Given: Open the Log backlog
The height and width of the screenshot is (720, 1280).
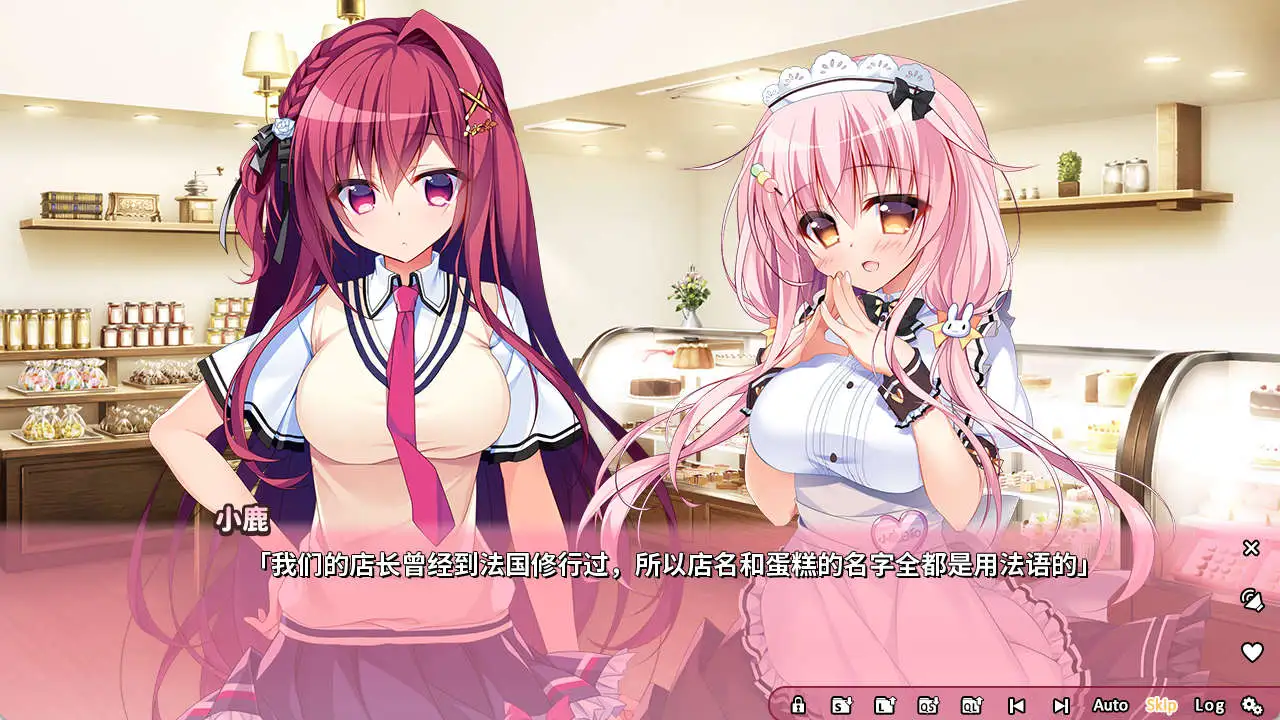Looking at the screenshot, I should pyautogui.click(x=1210, y=706).
